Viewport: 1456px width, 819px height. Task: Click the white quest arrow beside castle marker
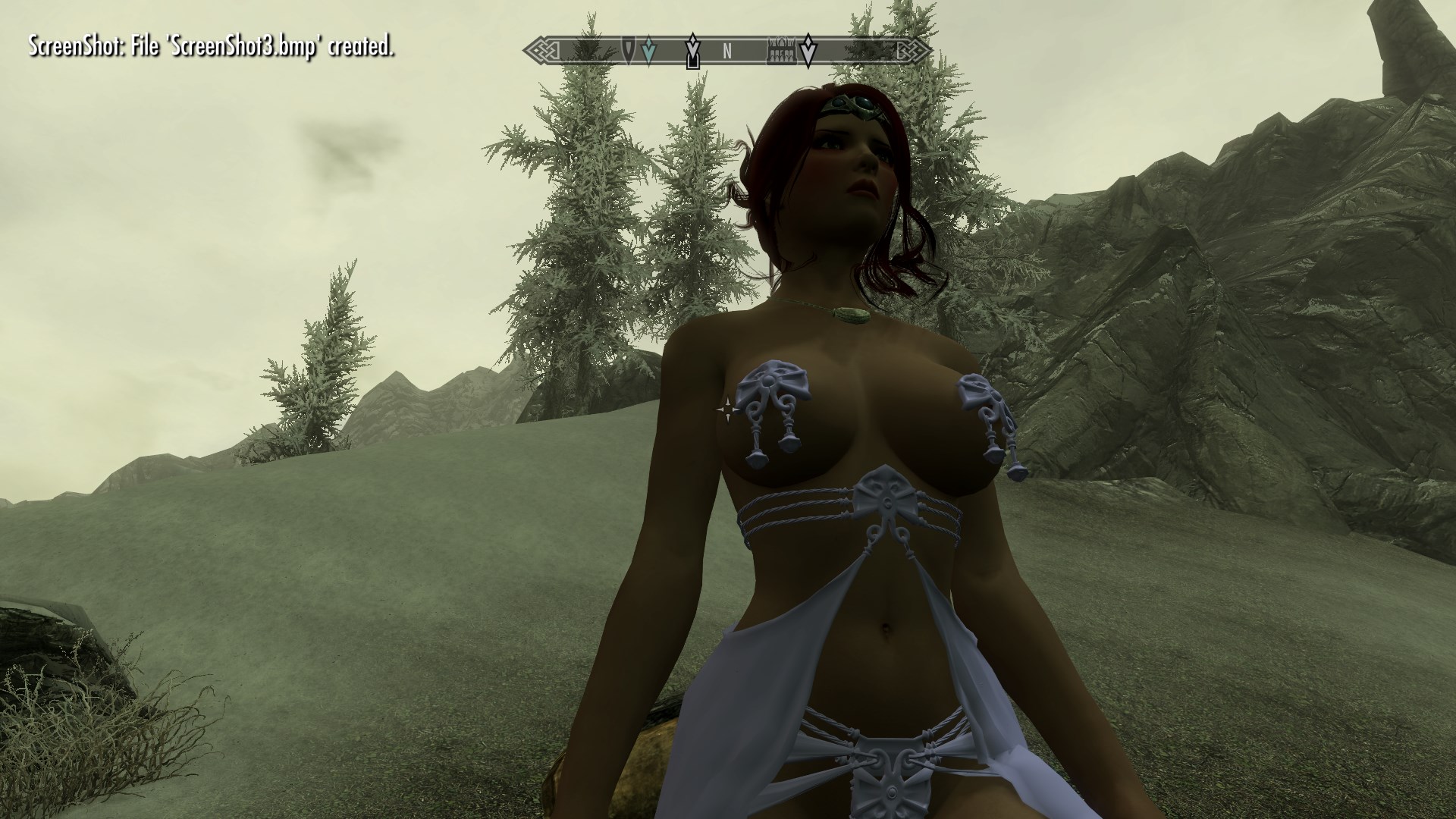(x=809, y=50)
